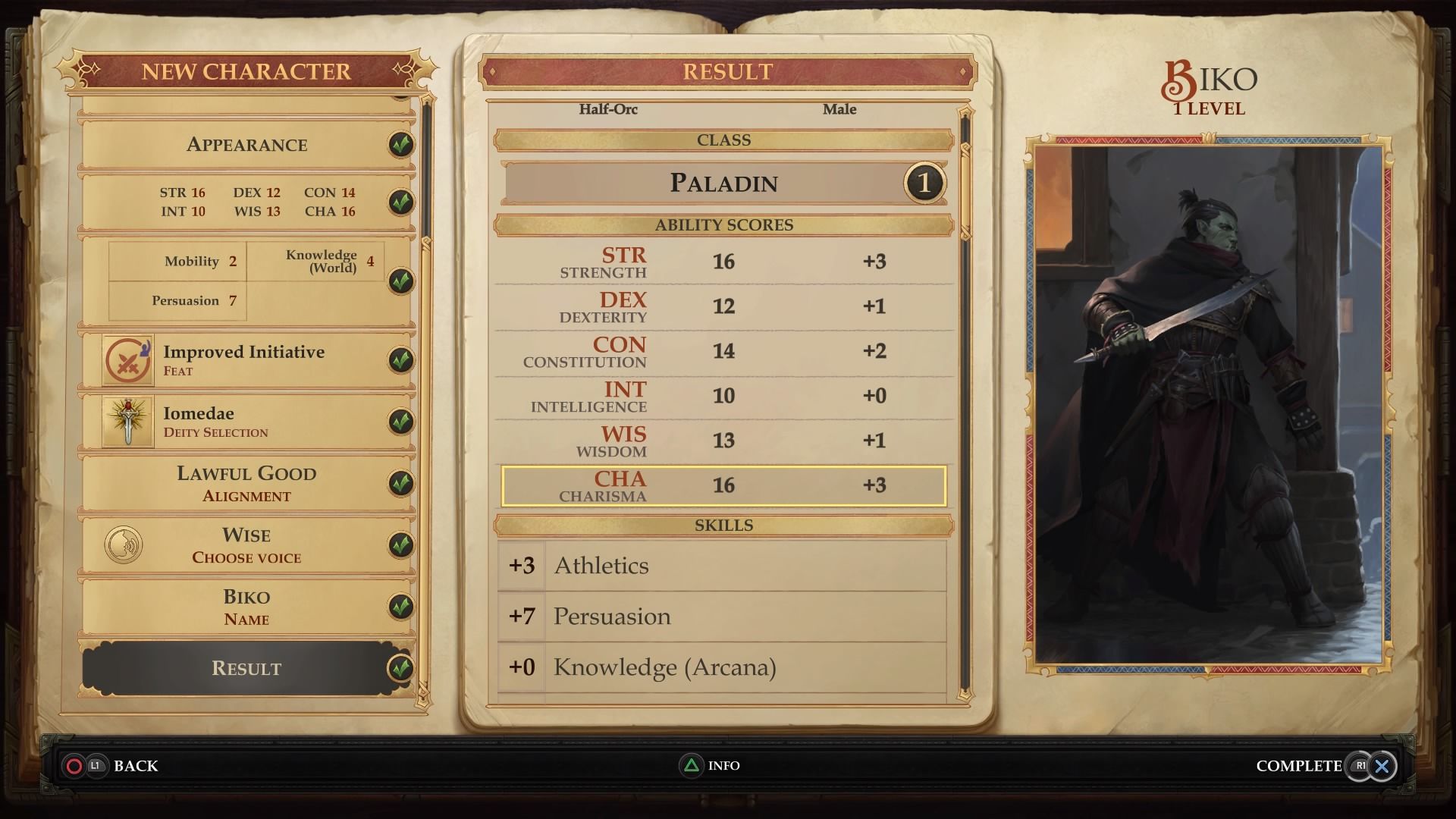Switch to the Result step

[x=245, y=668]
